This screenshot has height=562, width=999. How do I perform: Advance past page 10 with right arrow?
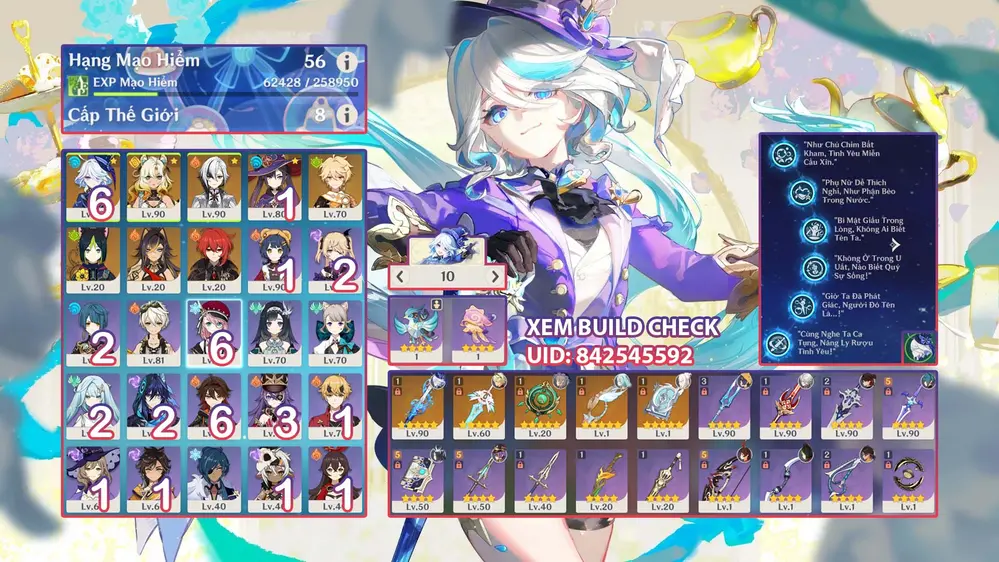coord(494,276)
